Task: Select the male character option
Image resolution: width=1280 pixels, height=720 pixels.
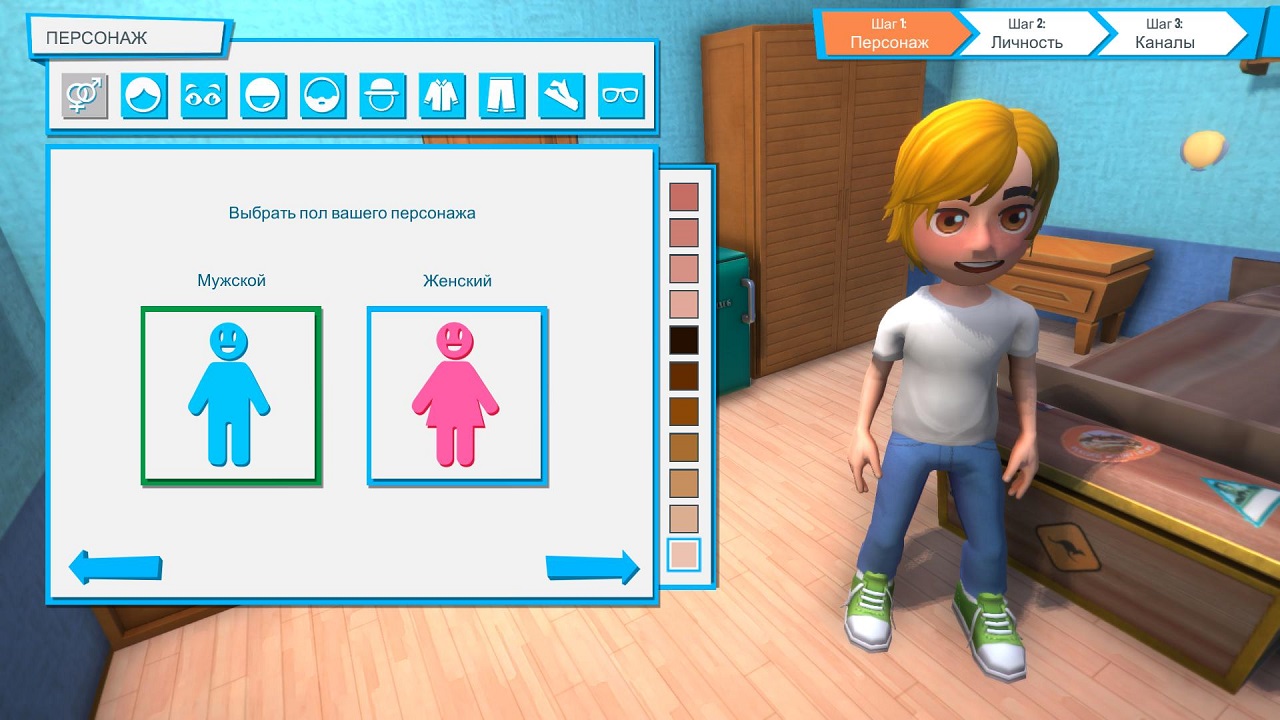Action: point(231,396)
